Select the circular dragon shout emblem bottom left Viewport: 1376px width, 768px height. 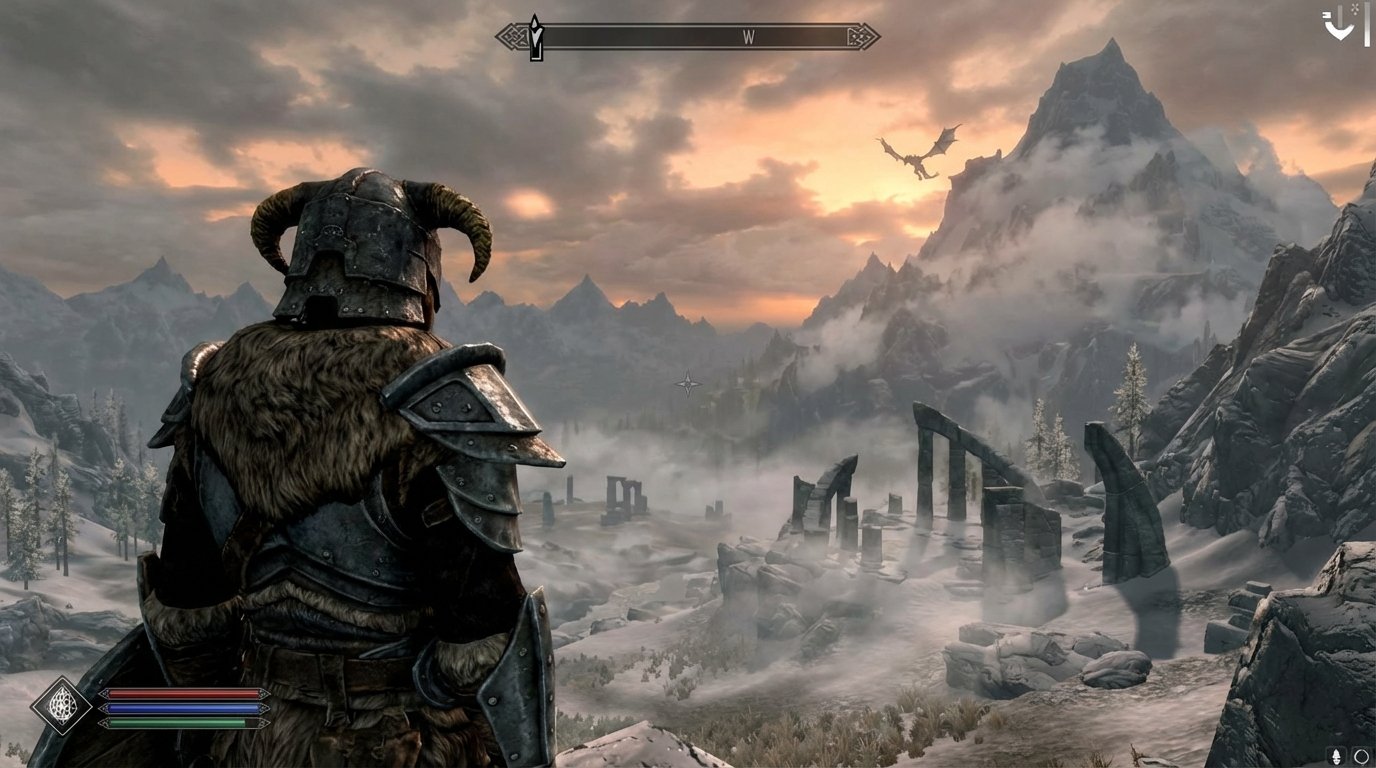[x=62, y=704]
